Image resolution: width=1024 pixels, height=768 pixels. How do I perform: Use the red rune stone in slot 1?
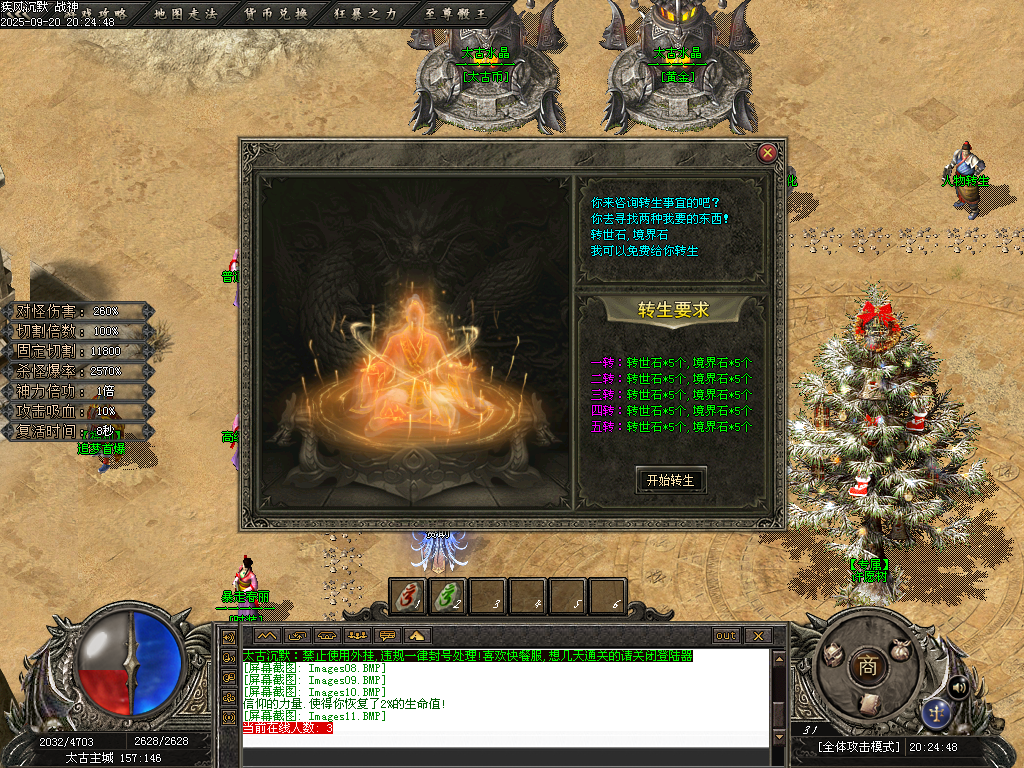coord(408,597)
